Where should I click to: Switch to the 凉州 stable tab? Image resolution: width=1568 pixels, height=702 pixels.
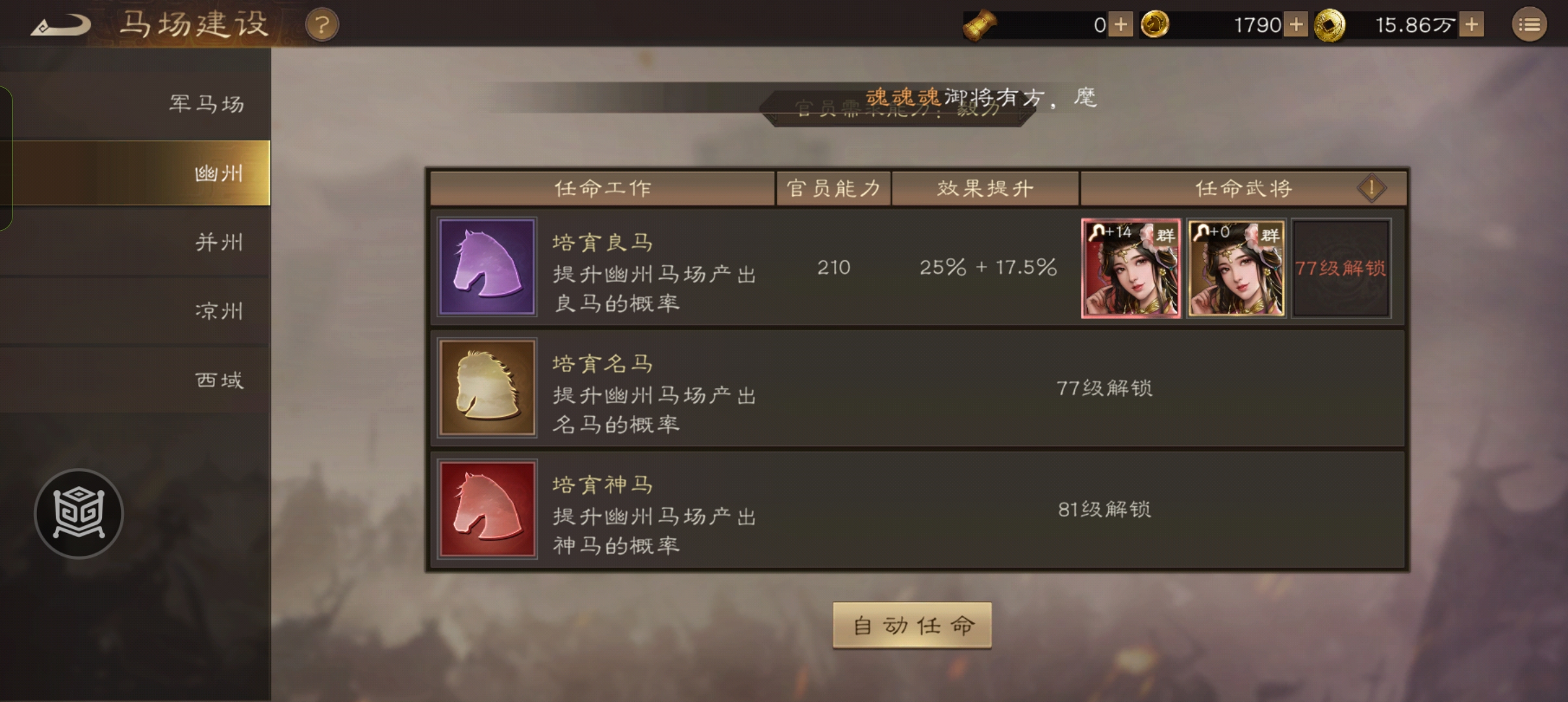point(218,311)
